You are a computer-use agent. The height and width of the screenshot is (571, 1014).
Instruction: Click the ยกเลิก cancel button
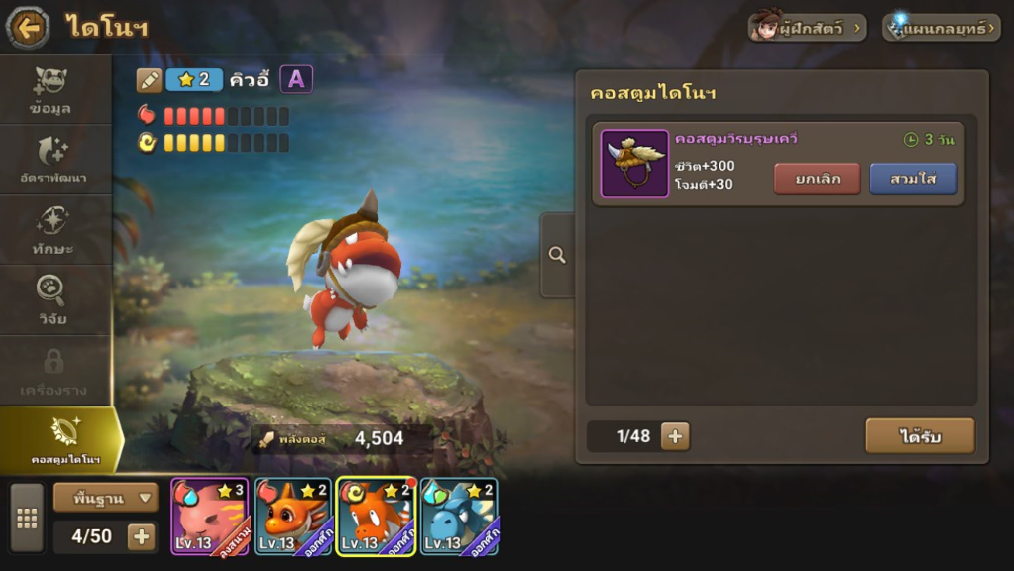pyautogui.click(x=817, y=179)
